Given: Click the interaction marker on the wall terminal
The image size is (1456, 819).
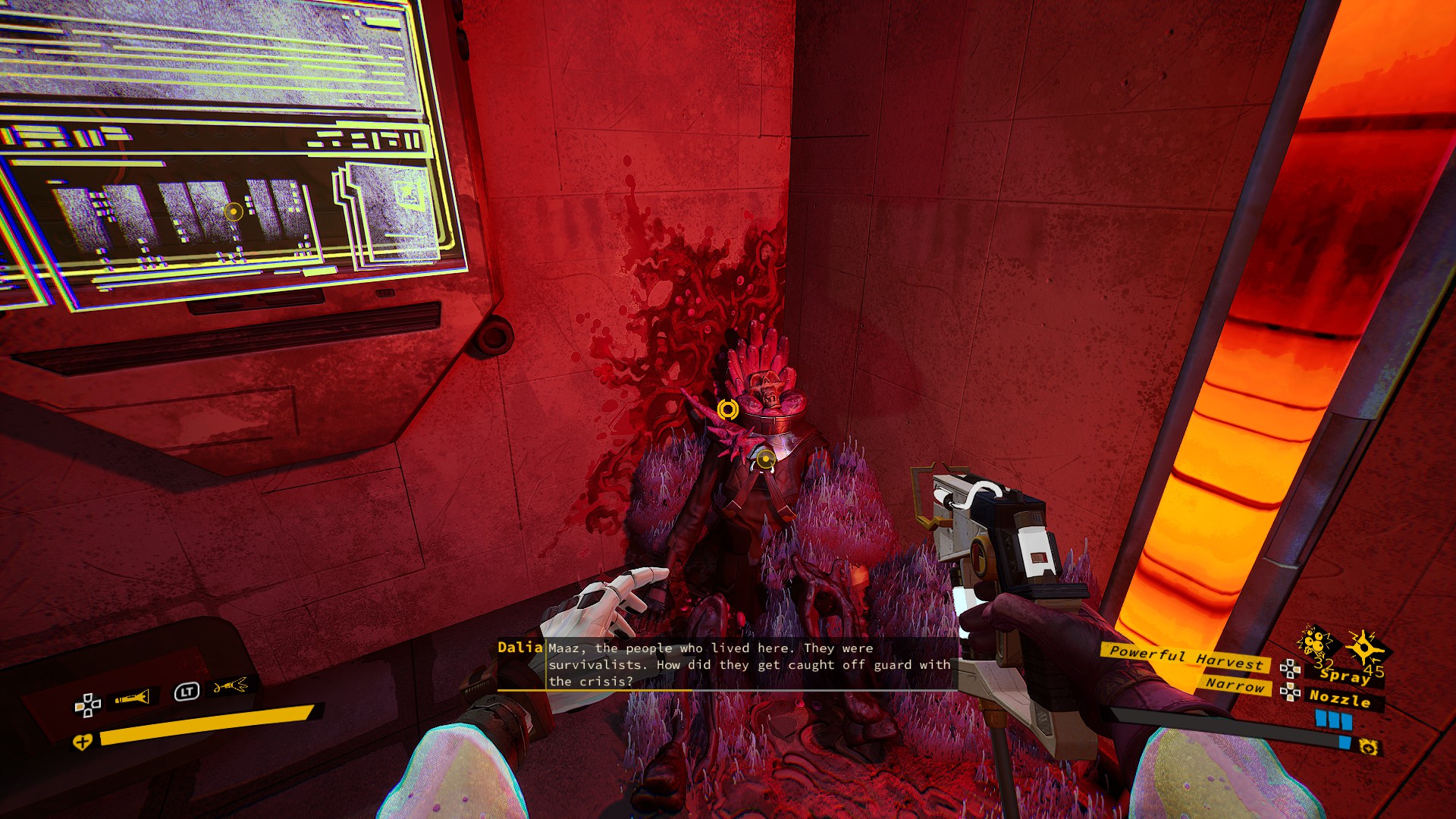Looking at the screenshot, I should (234, 212).
